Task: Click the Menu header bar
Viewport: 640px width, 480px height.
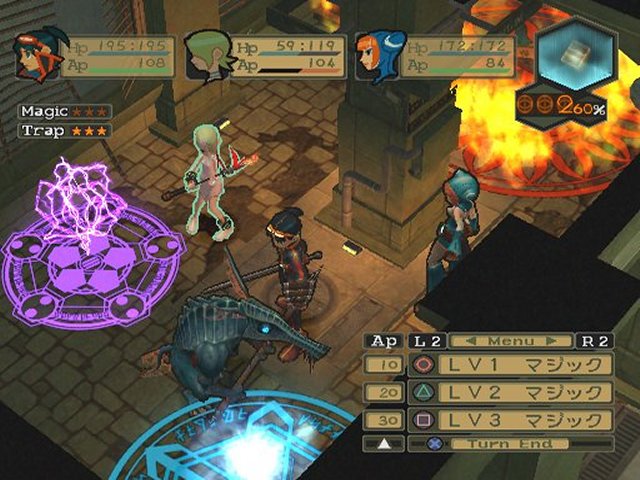Action: click(512, 341)
